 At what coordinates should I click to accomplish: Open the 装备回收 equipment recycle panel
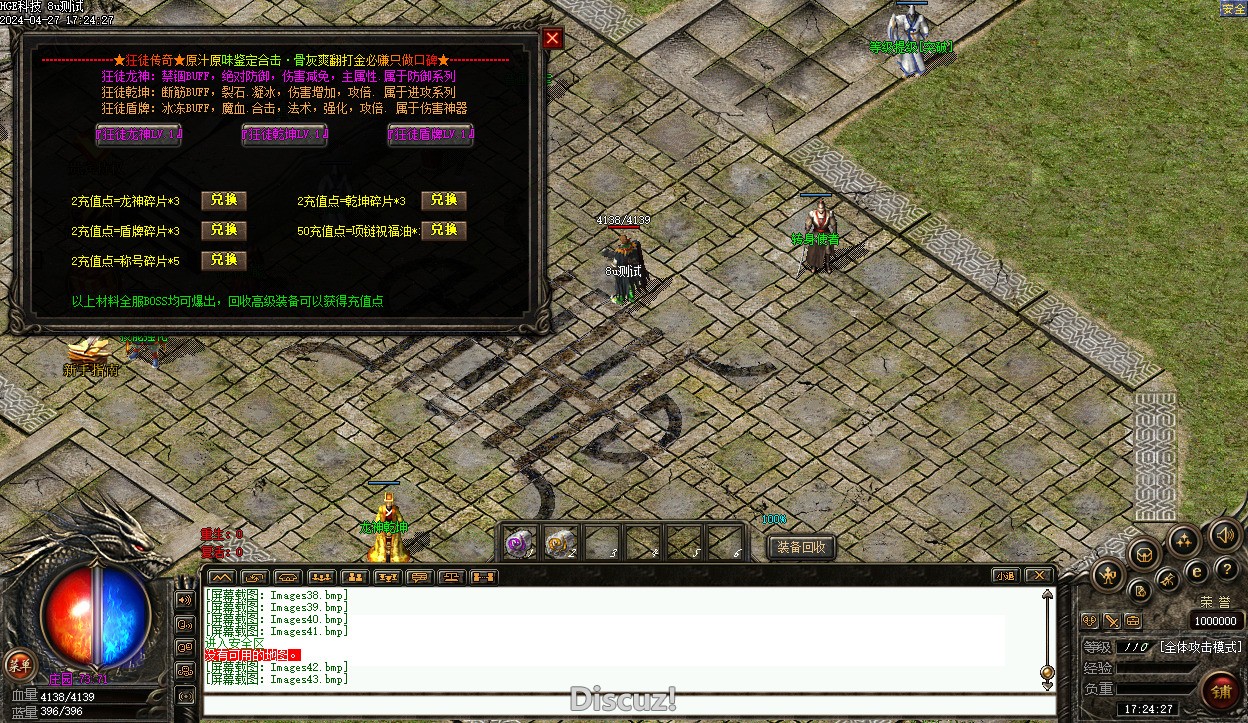coord(801,547)
